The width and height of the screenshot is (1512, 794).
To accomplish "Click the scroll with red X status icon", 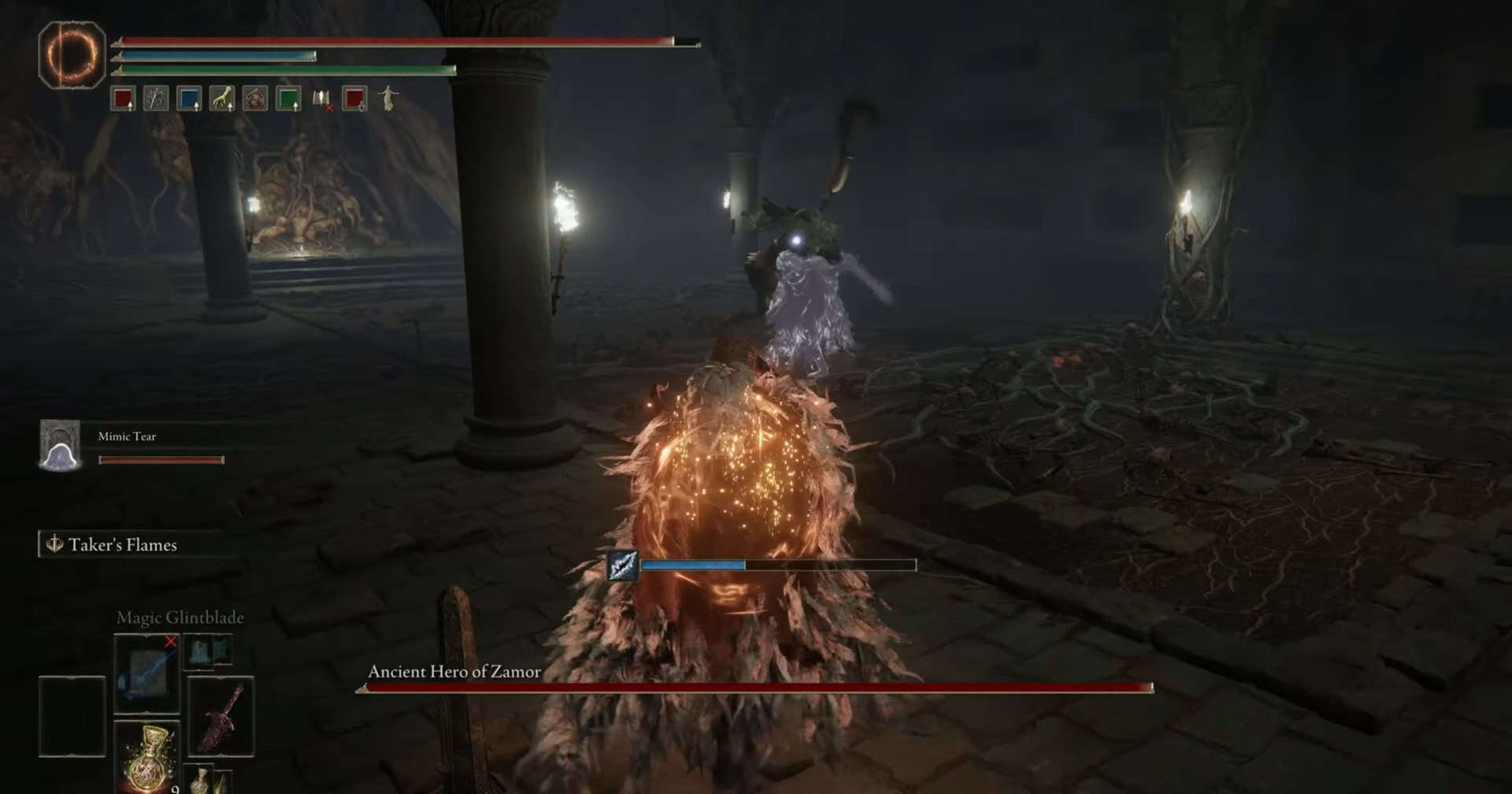I will click(321, 99).
